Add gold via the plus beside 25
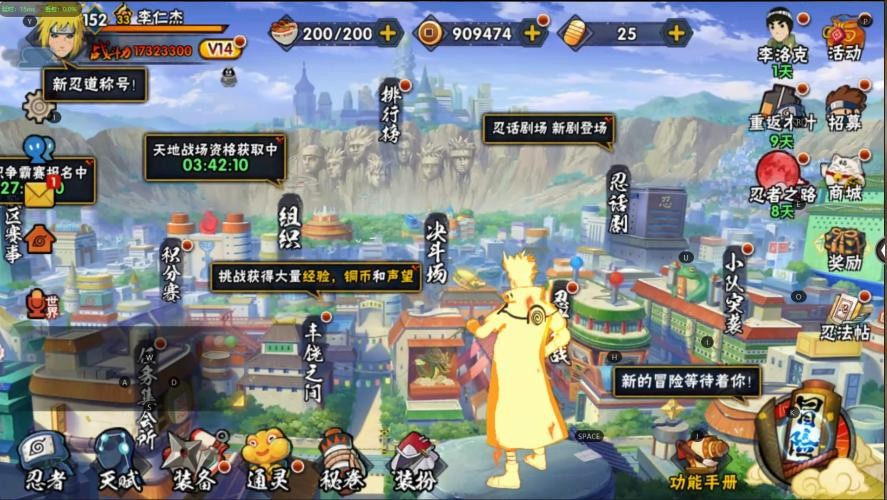 coord(677,33)
